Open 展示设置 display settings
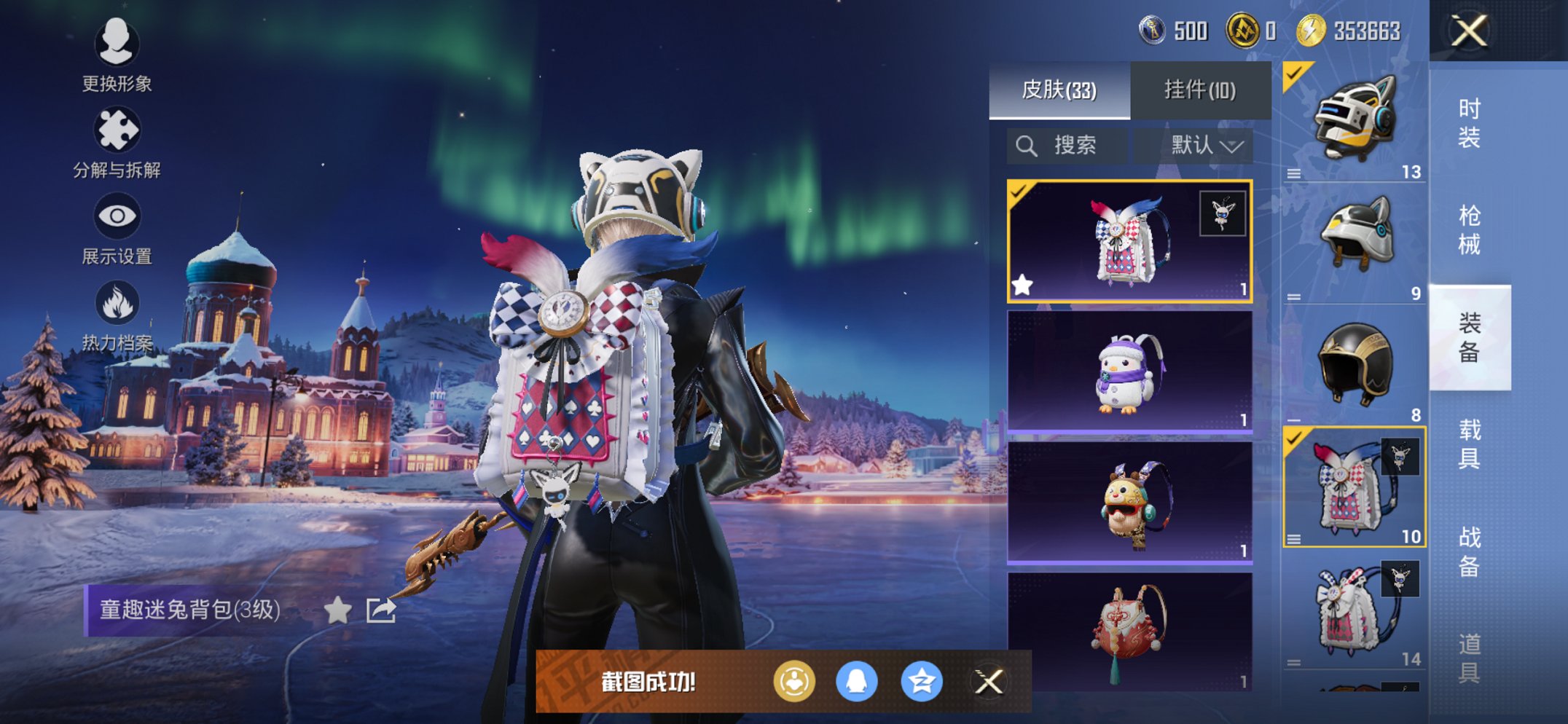 coord(117,228)
